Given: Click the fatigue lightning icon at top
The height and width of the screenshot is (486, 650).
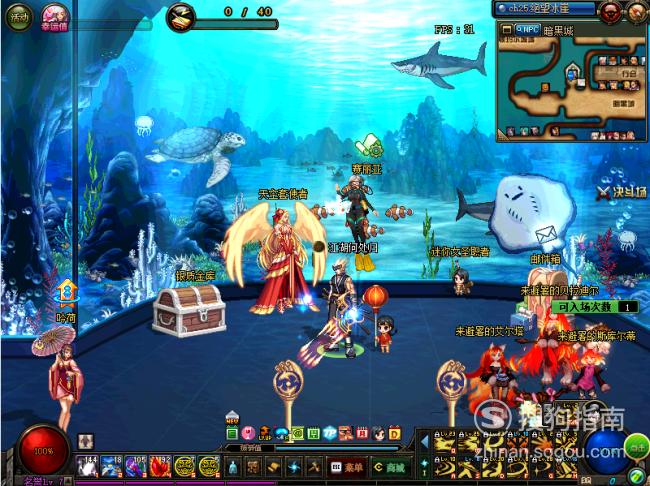Looking at the screenshot, I should [x=180, y=13].
